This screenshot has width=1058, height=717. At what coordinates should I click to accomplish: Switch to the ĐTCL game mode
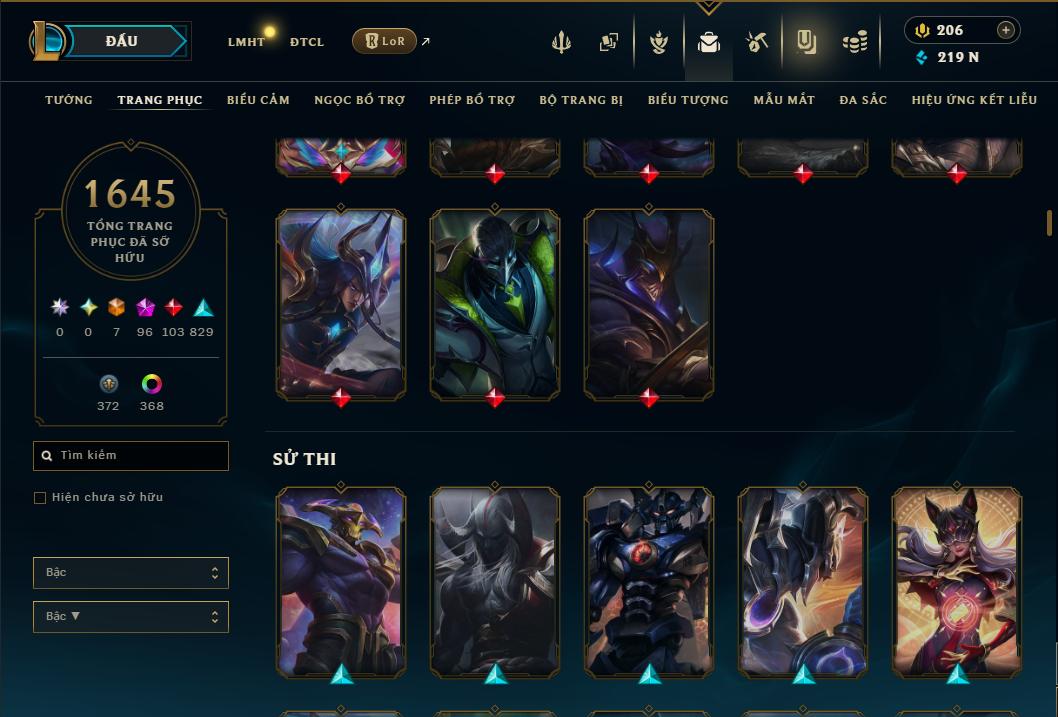(307, 42)
